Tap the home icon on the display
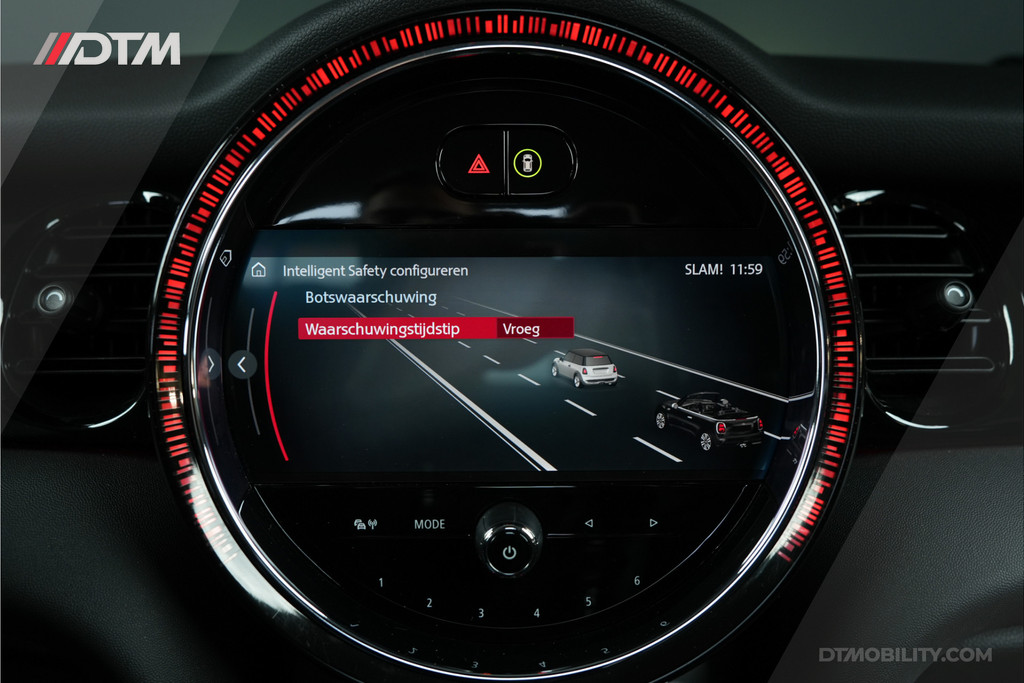Screen dimensions: 1024x683 [258, 270]
